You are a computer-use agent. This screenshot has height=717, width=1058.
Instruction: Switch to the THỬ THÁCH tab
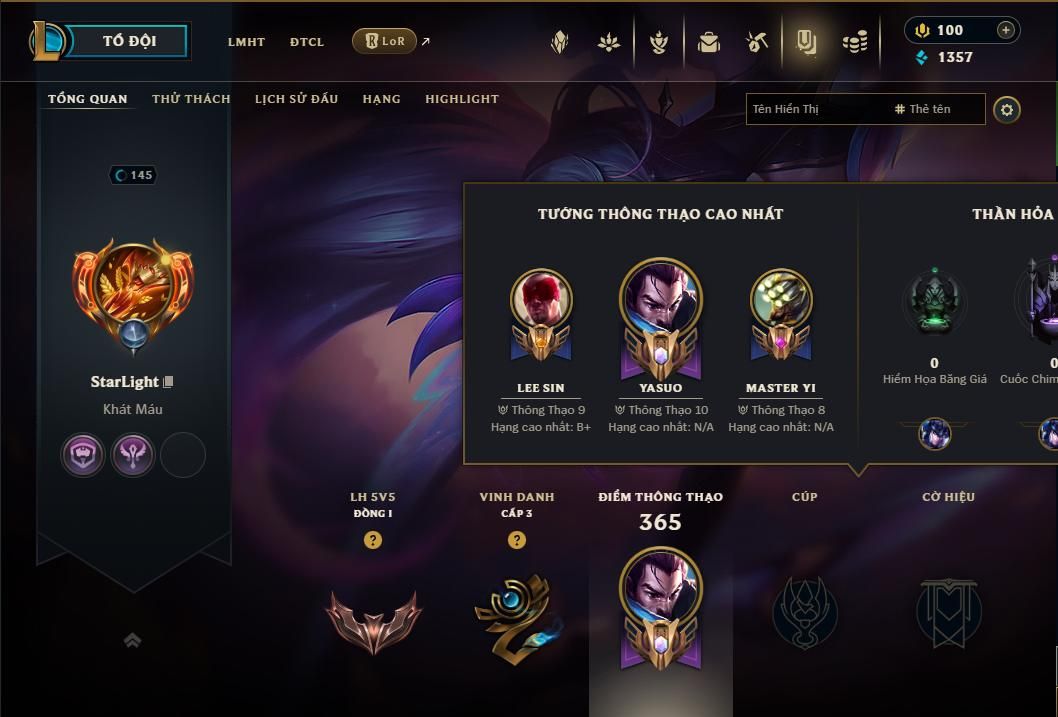point(191,99)
